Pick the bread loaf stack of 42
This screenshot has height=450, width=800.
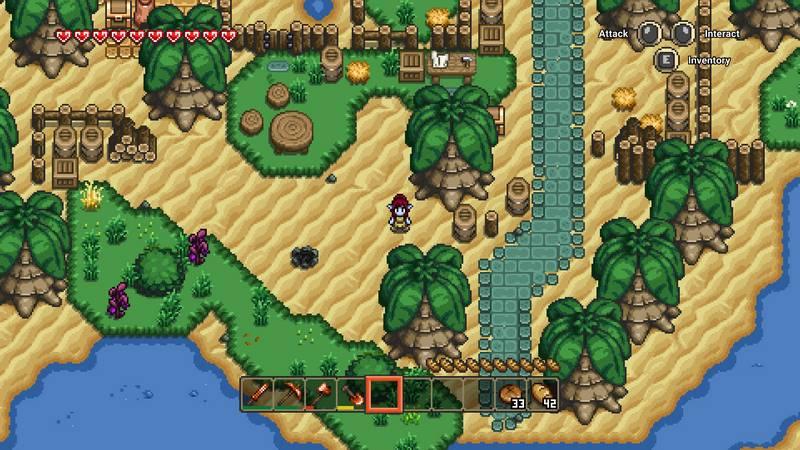[543, 394]
